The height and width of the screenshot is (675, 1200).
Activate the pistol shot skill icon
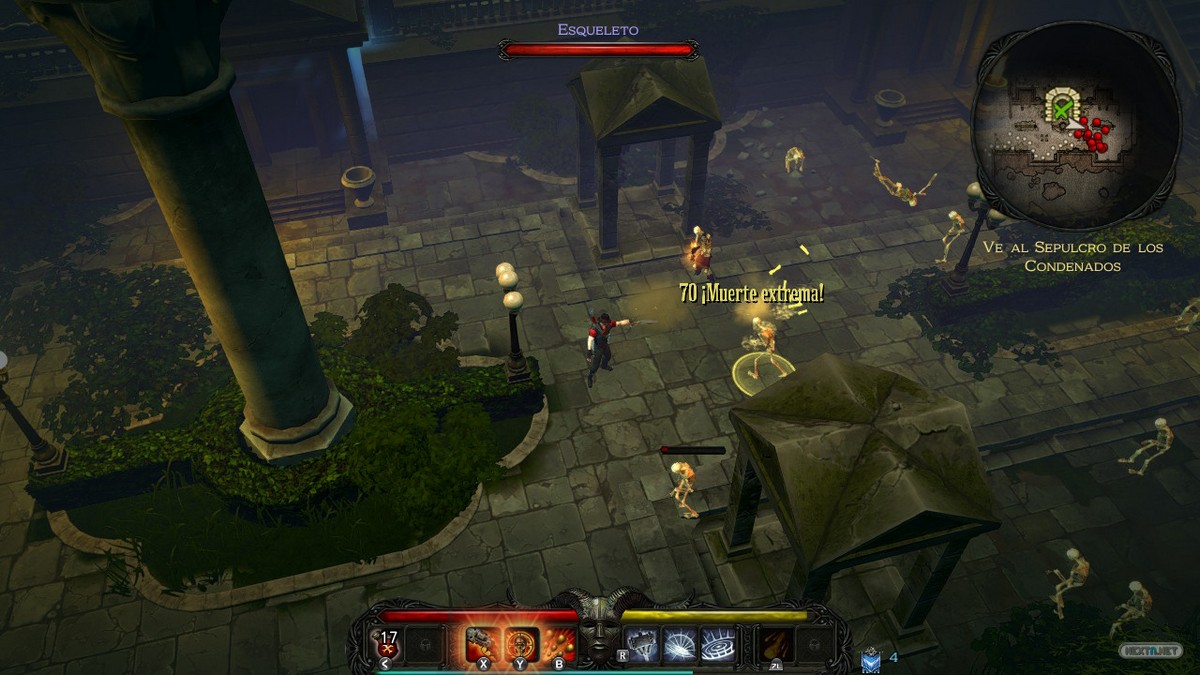click(x=483, y=642)
